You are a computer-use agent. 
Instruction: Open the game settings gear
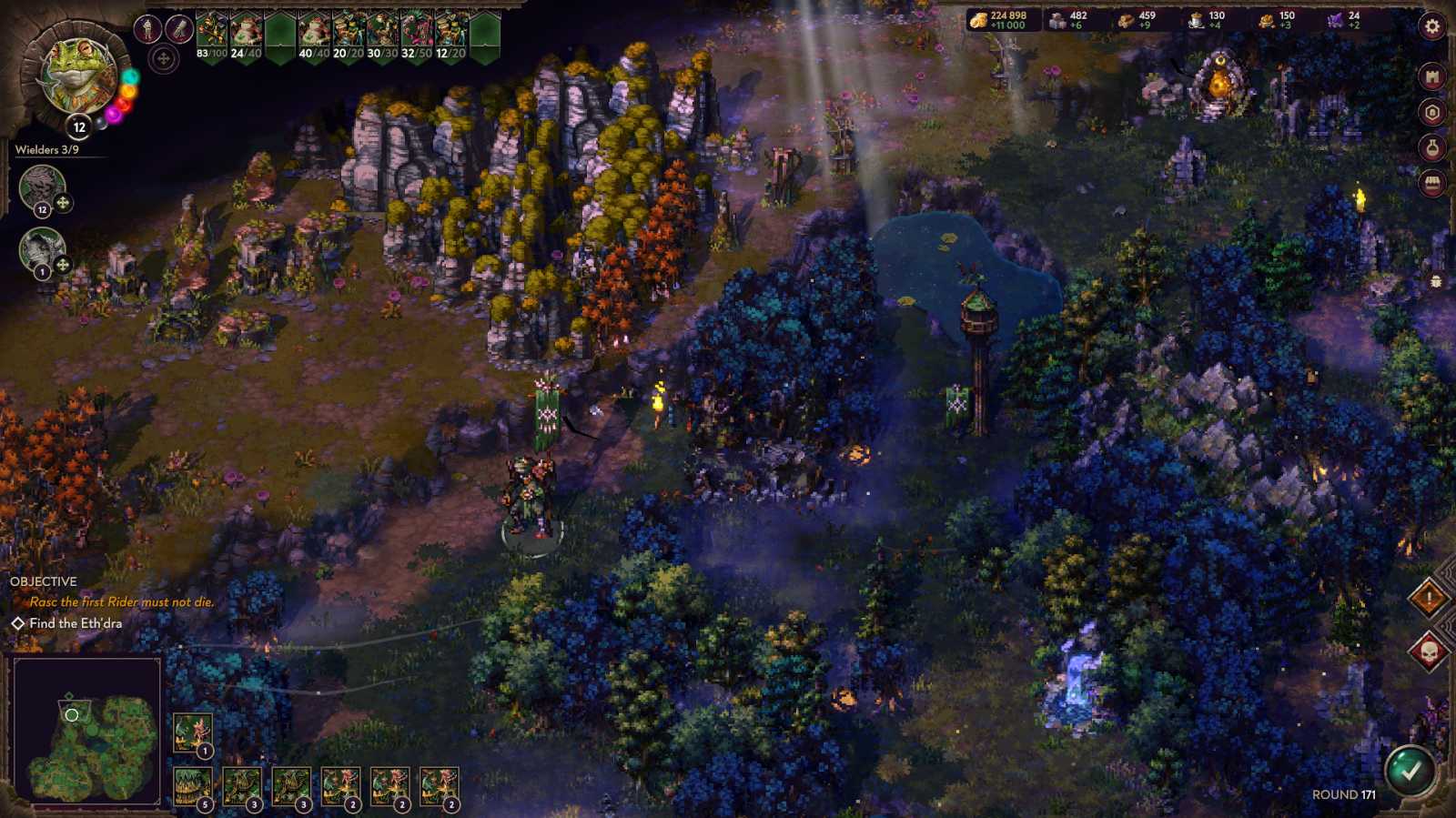(x=1431, y=26)
